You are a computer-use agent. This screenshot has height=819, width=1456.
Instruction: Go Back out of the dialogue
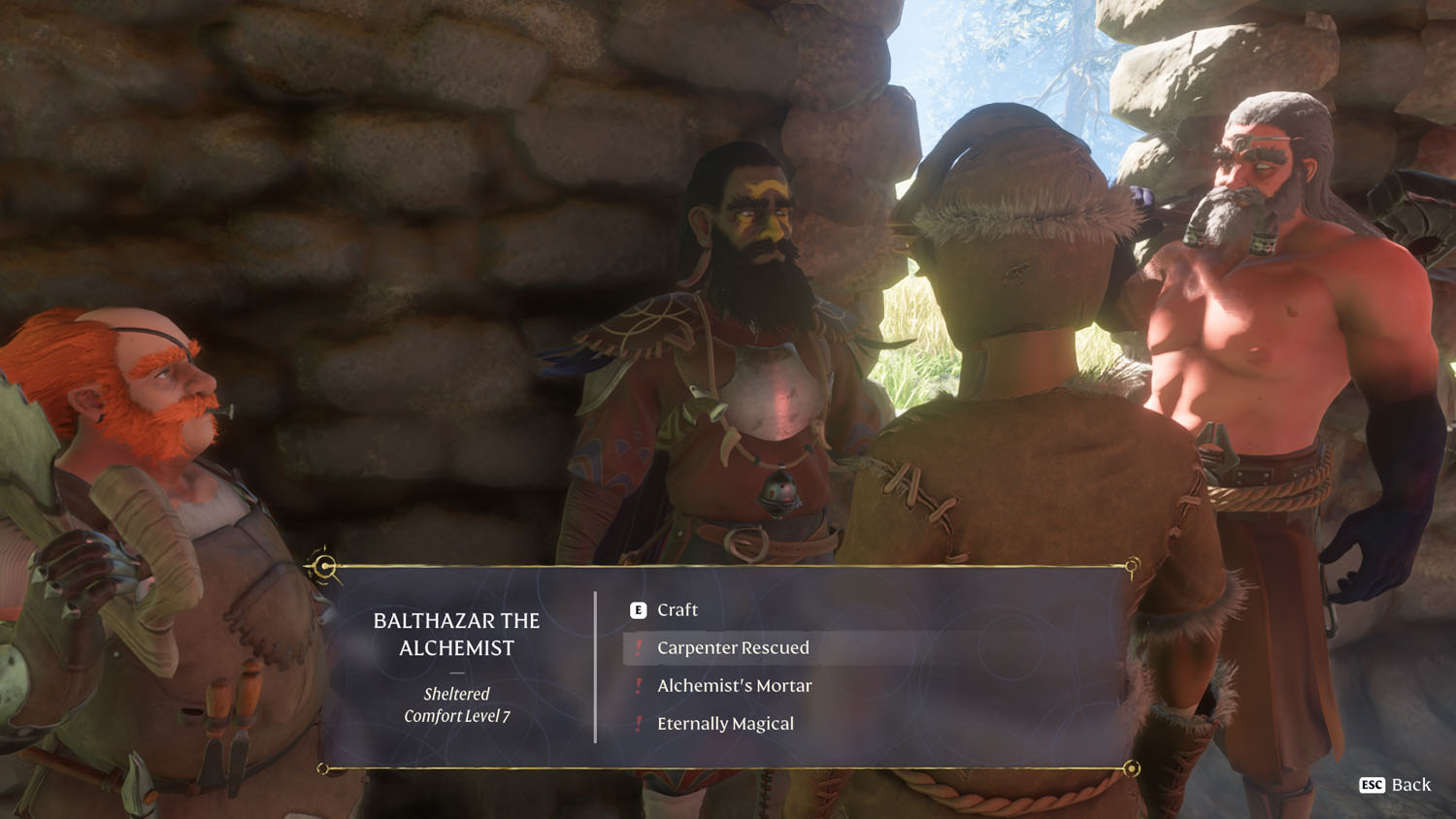(x=1396, y=785)
